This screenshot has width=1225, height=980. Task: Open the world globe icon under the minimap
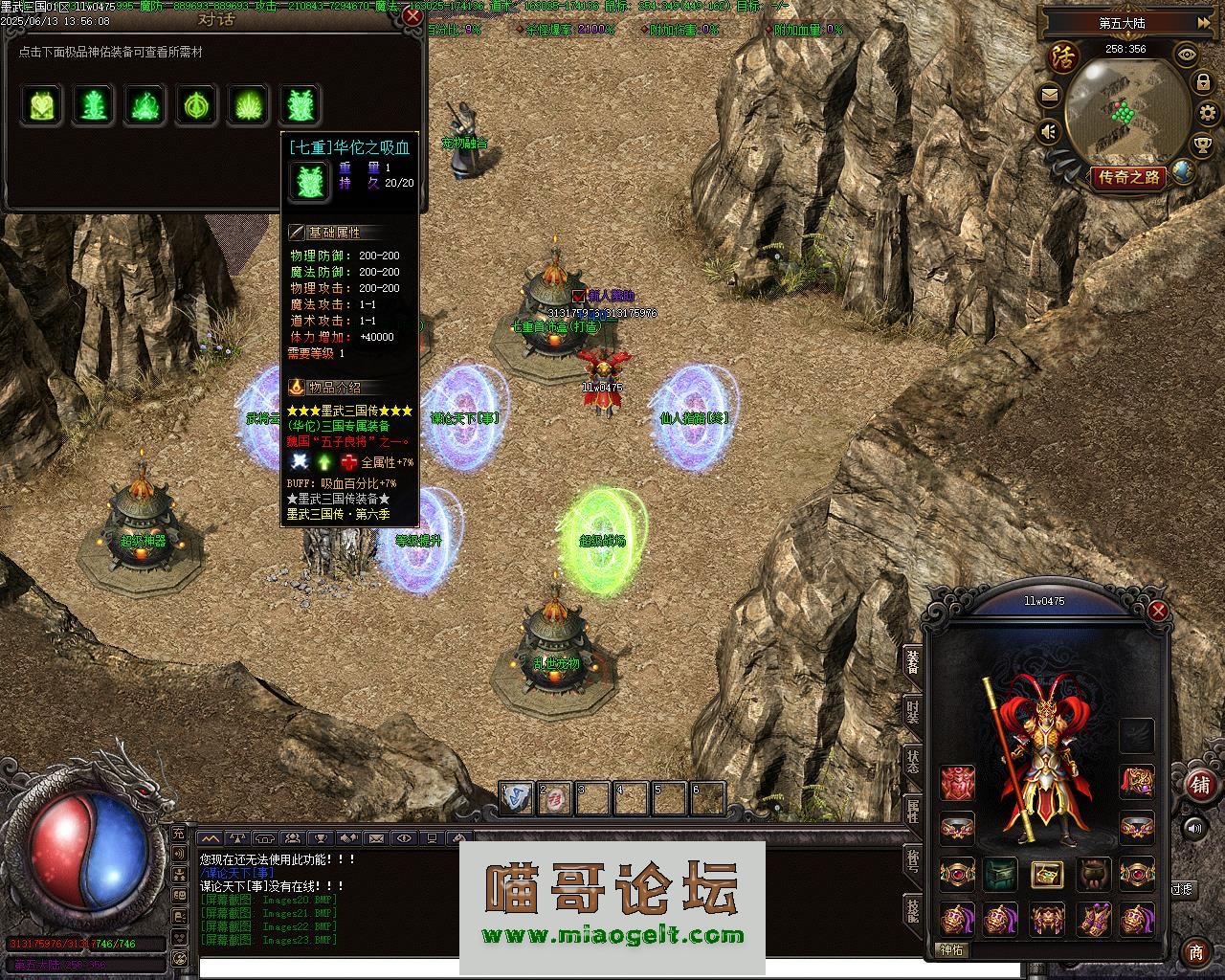pyautogui.click(x=1184, y=172)
